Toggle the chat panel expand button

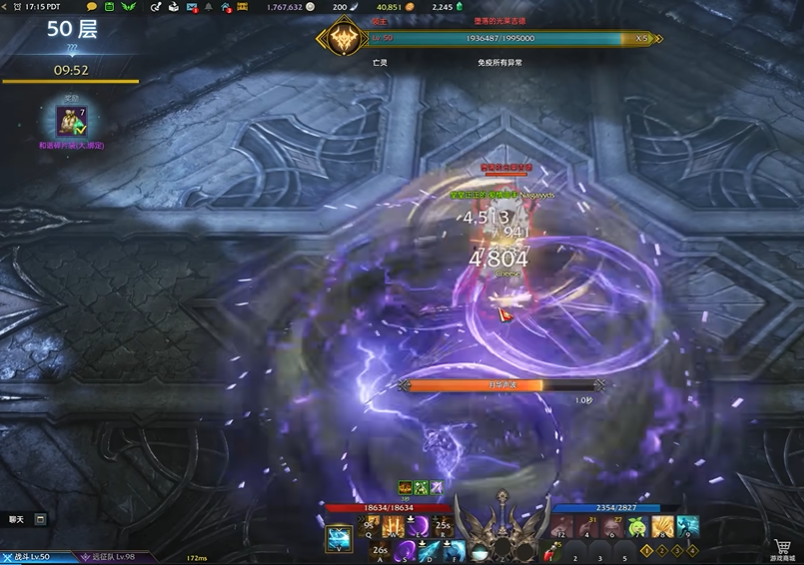pos(40,519)
